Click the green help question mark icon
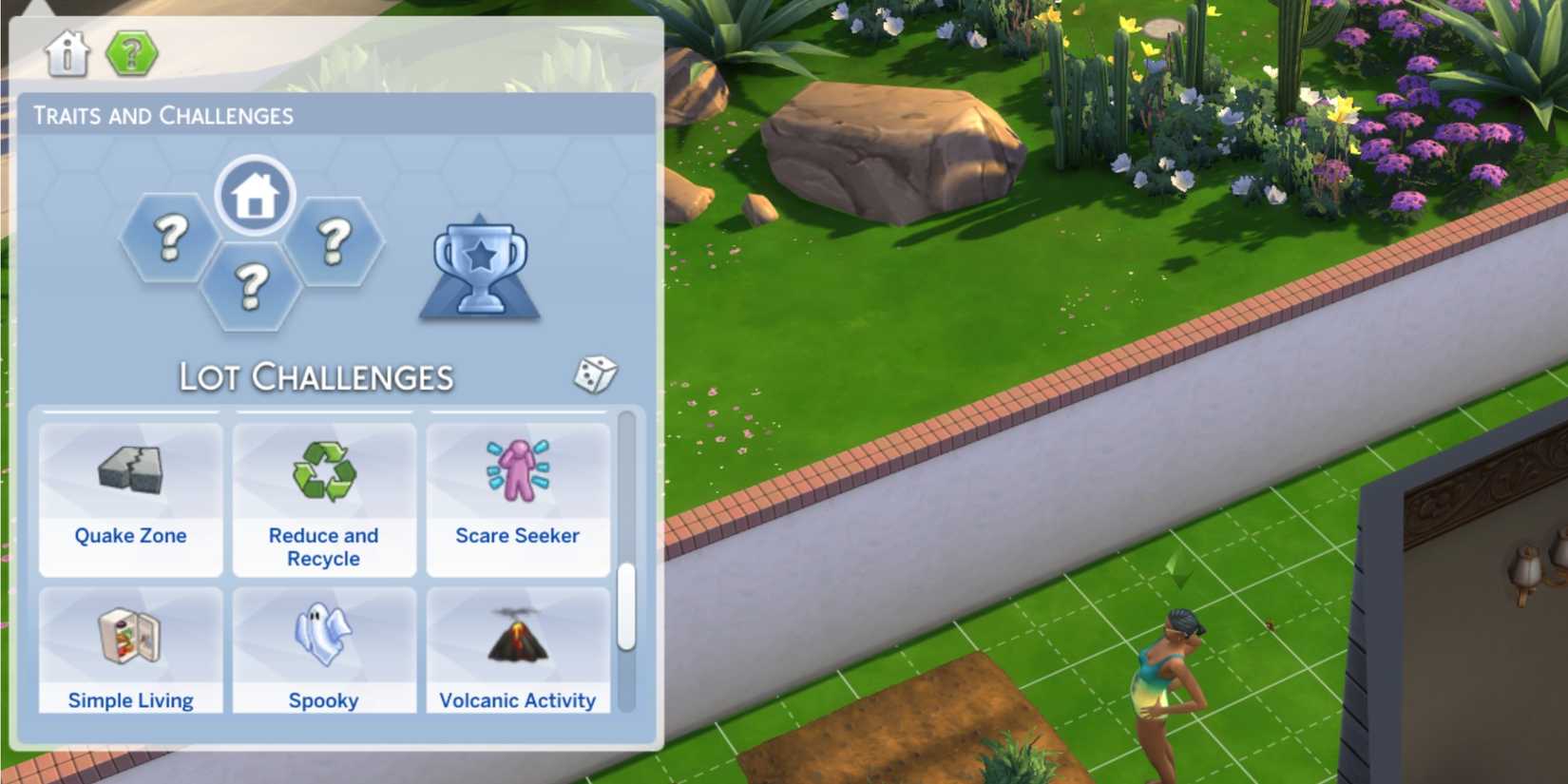This screenshot has width=1568, height=784. [133, 54]
